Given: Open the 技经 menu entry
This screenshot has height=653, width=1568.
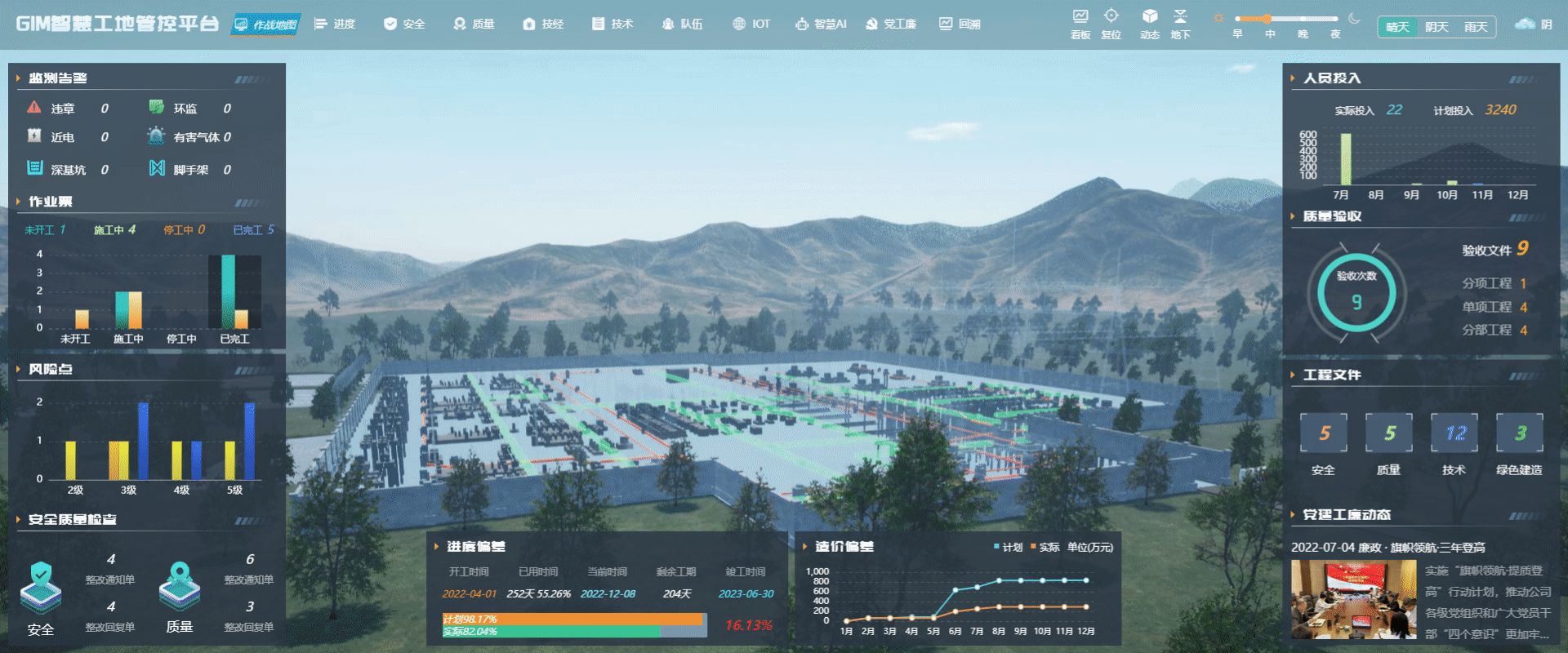Looking at the screenshot, I should coord(544,24).
